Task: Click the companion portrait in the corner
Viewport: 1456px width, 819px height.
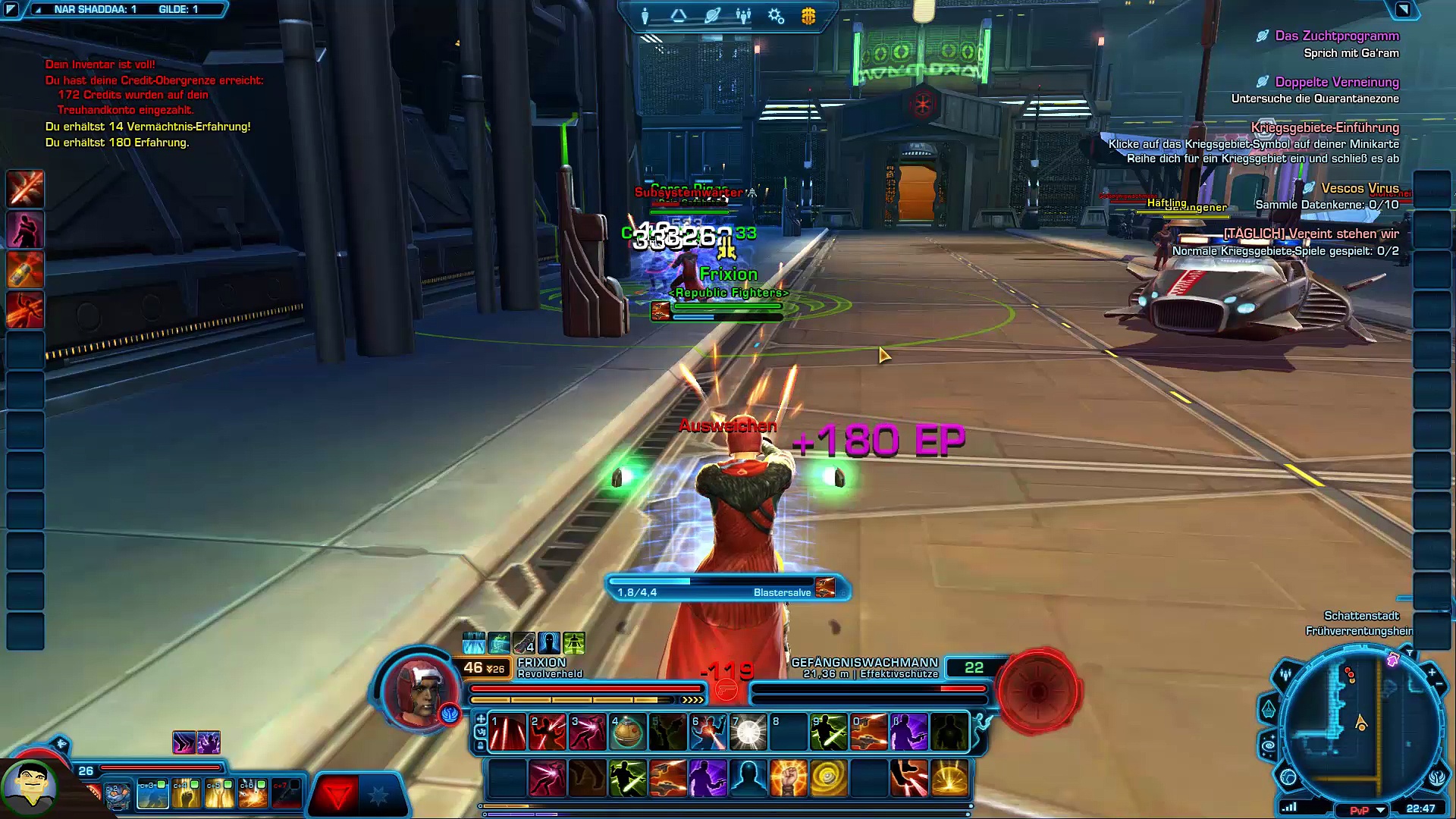Action: (29, 789)
